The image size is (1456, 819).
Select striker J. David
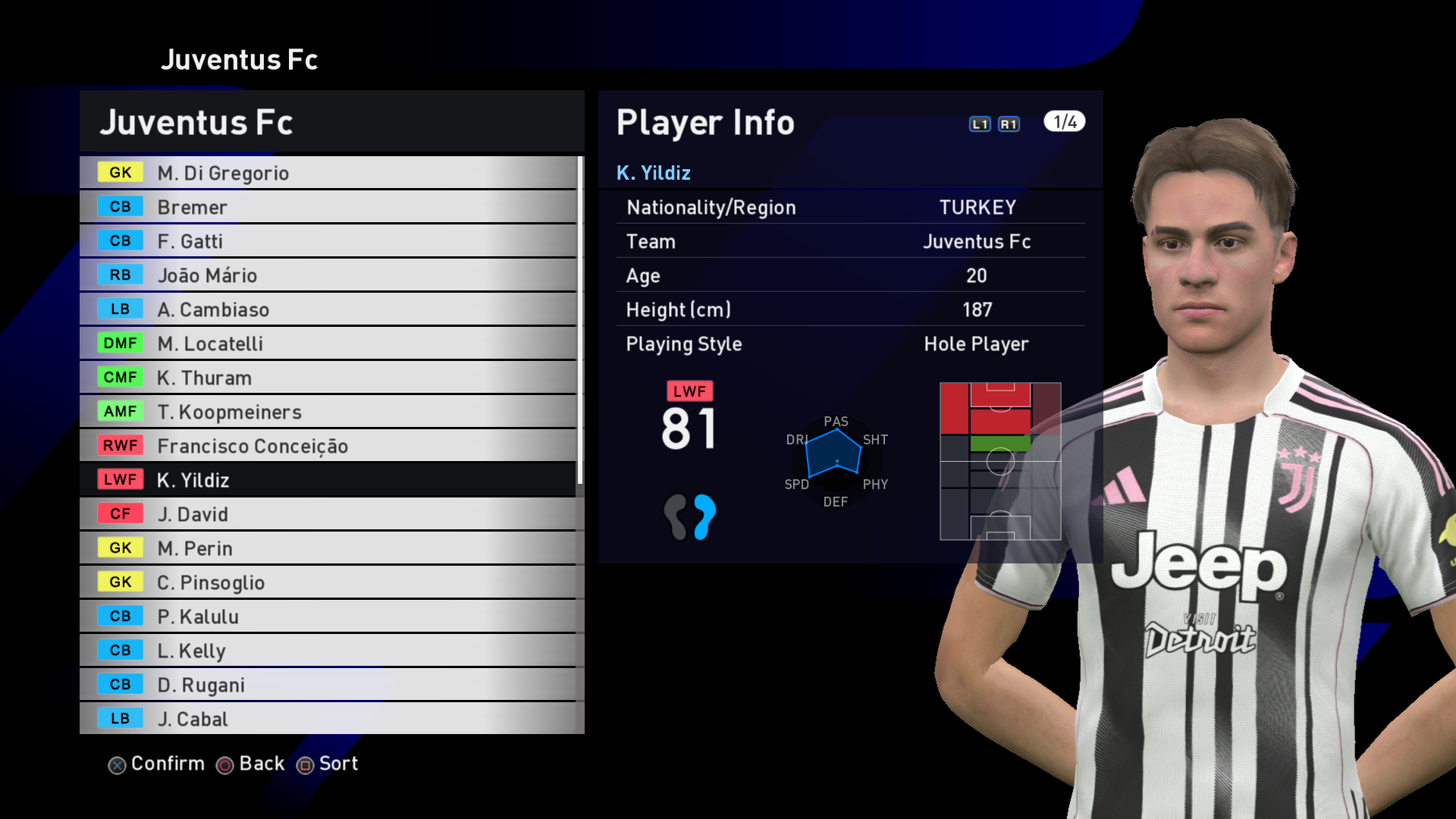pos(328,514)
